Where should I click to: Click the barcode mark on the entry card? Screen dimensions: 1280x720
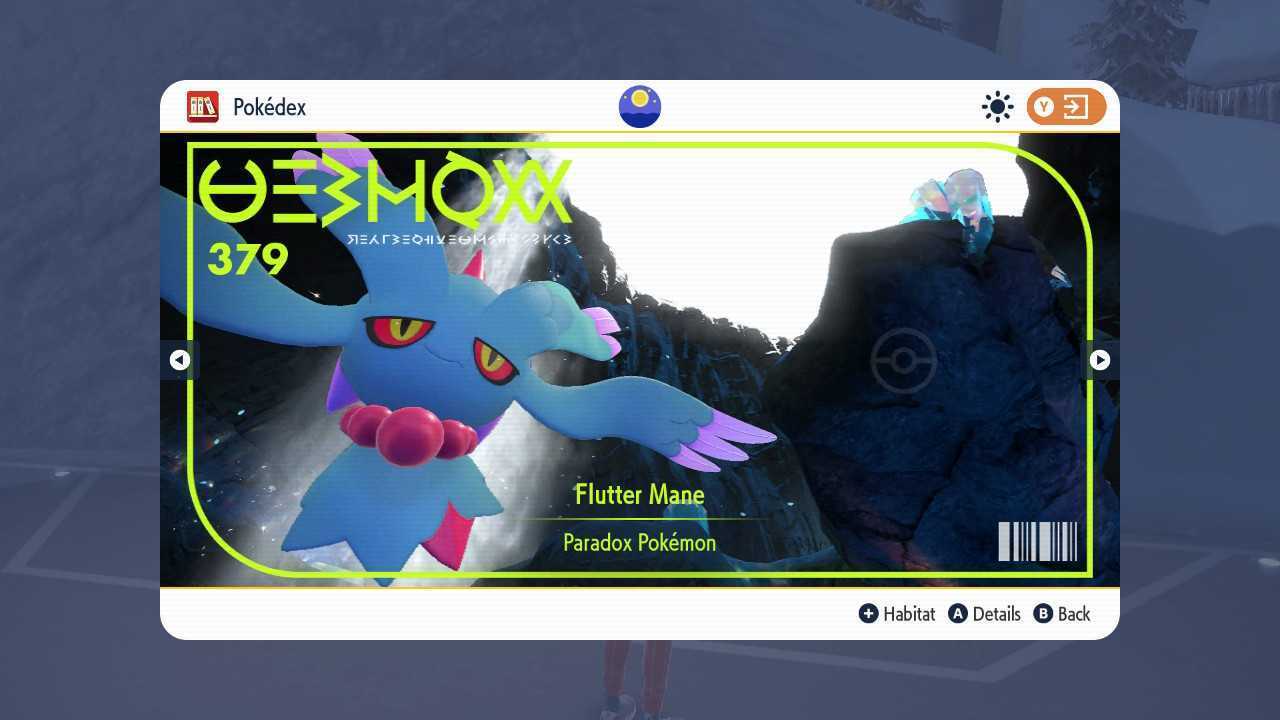1036,541
